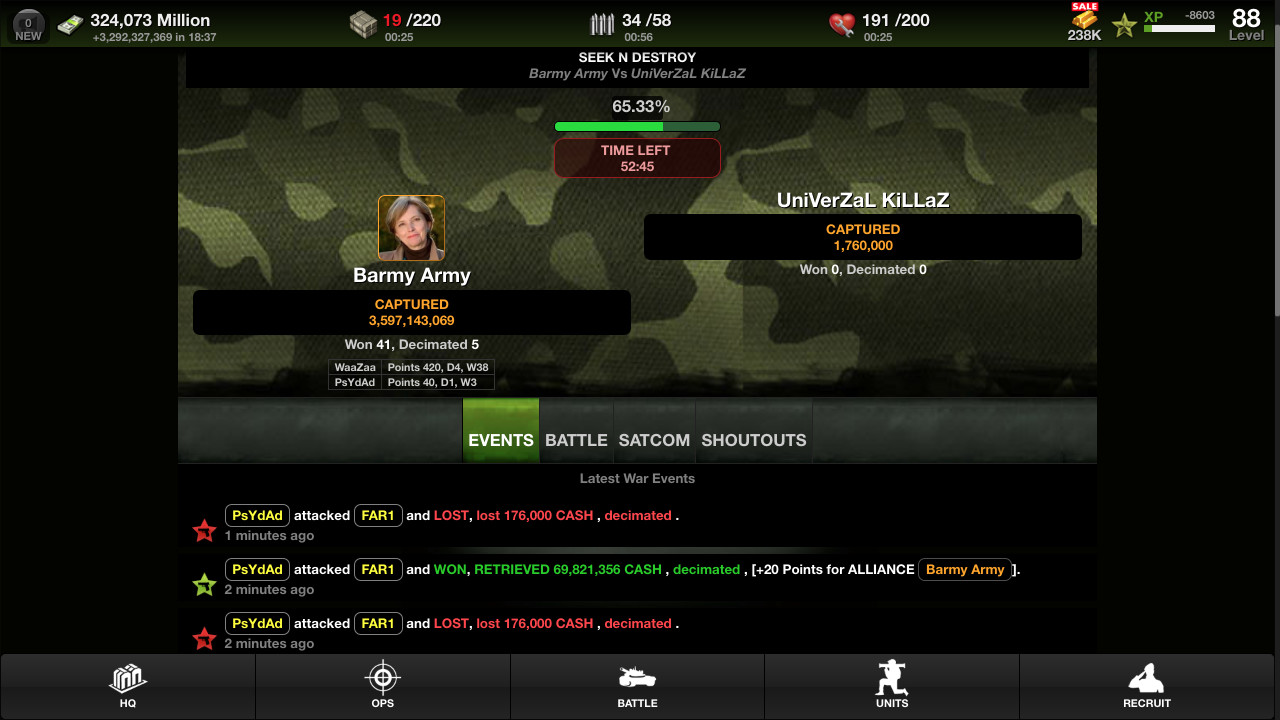The height and width of the screenshot is (720, 1280).
Task: Select the OPS crosshair icon
Action: pyautogui.click(x=382, y=685)
